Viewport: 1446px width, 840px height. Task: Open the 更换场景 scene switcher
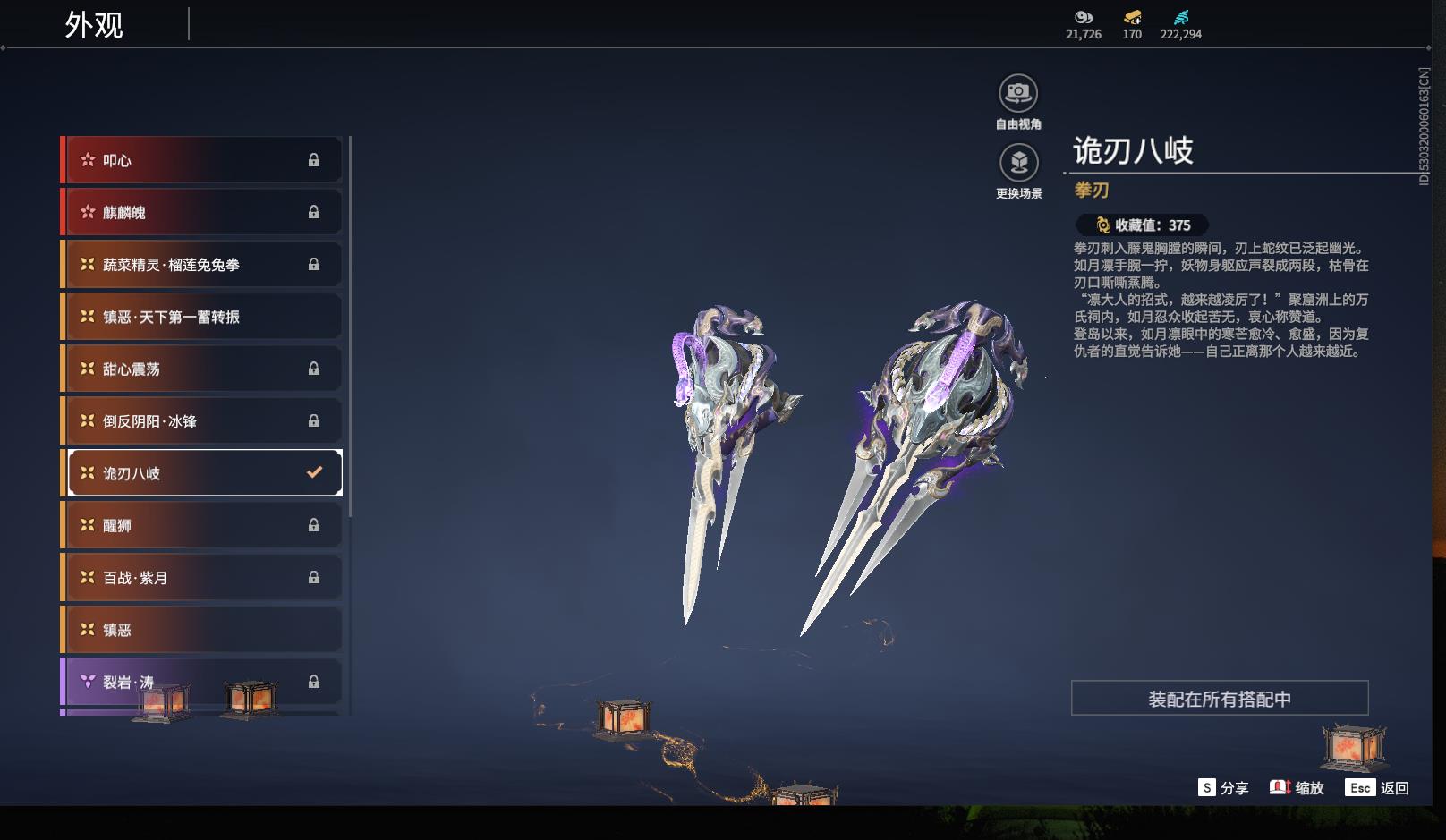point(1018,163)
